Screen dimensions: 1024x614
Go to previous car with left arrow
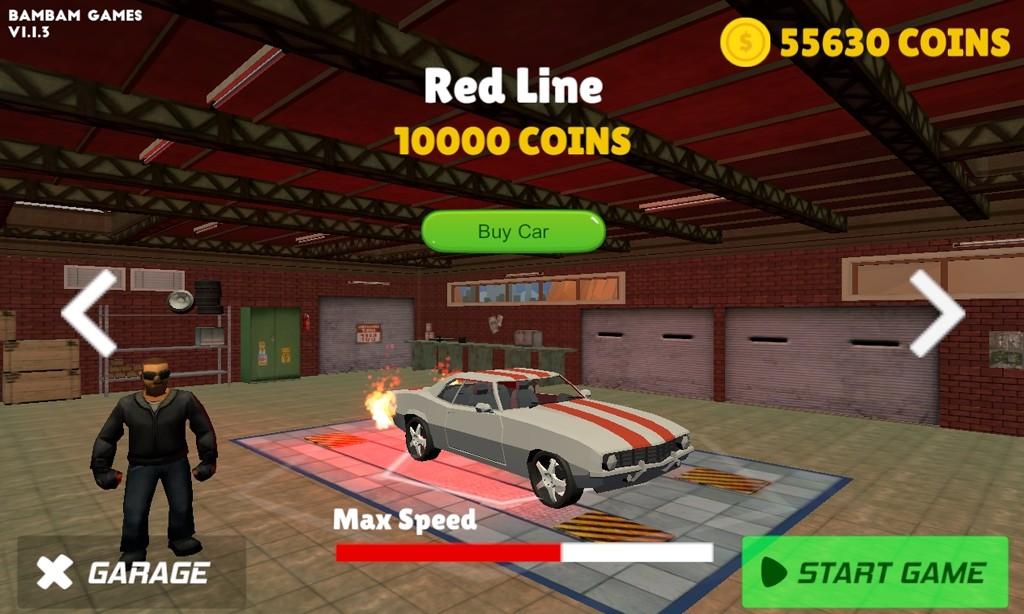pos(89,313)
